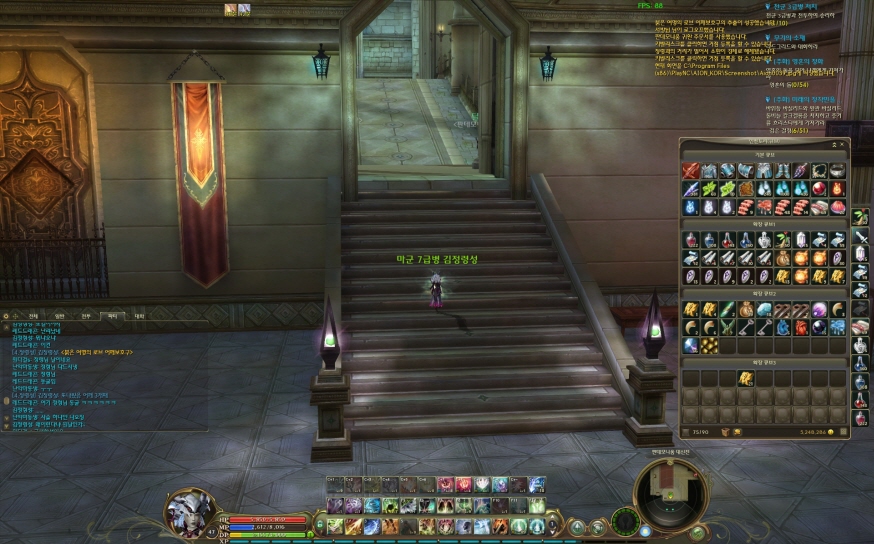The height and width of the screenshot is (544, 874).
Task: Select the 대화 chat tab
Action: (140, 315)
